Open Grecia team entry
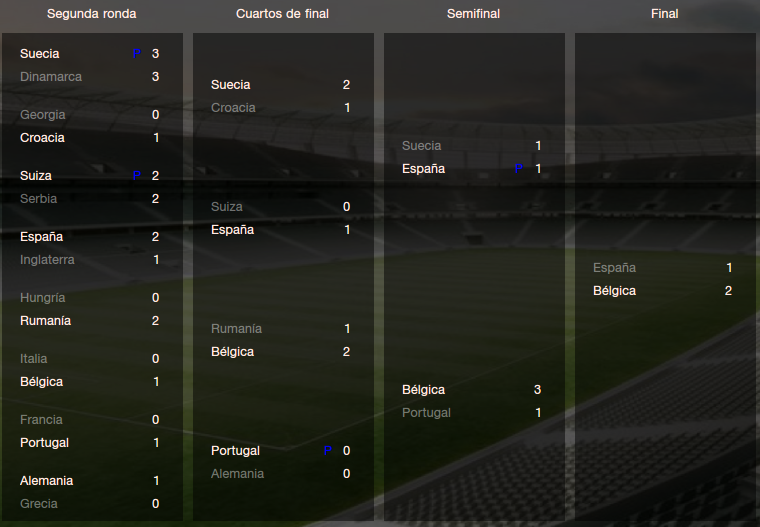This screenshot has height=527, width=760. pos(39,504)
